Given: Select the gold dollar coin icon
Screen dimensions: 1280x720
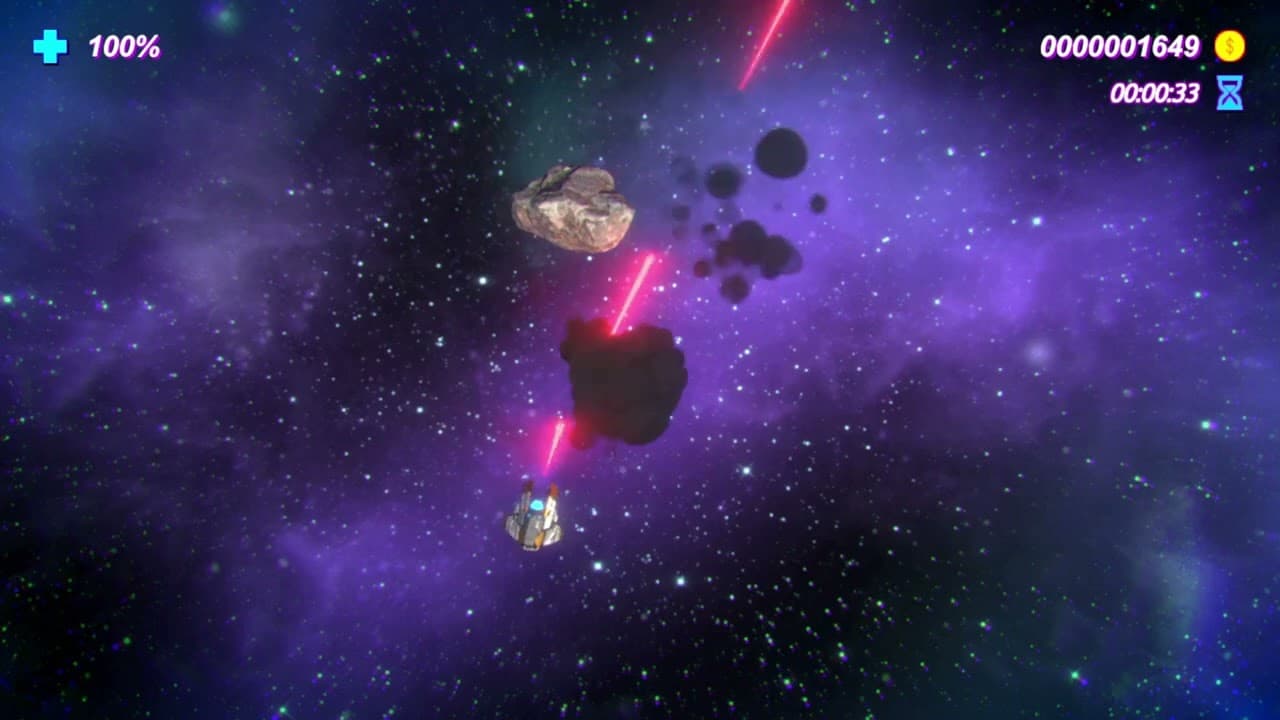Looking at the screenshot, I should coord(1228,46).
